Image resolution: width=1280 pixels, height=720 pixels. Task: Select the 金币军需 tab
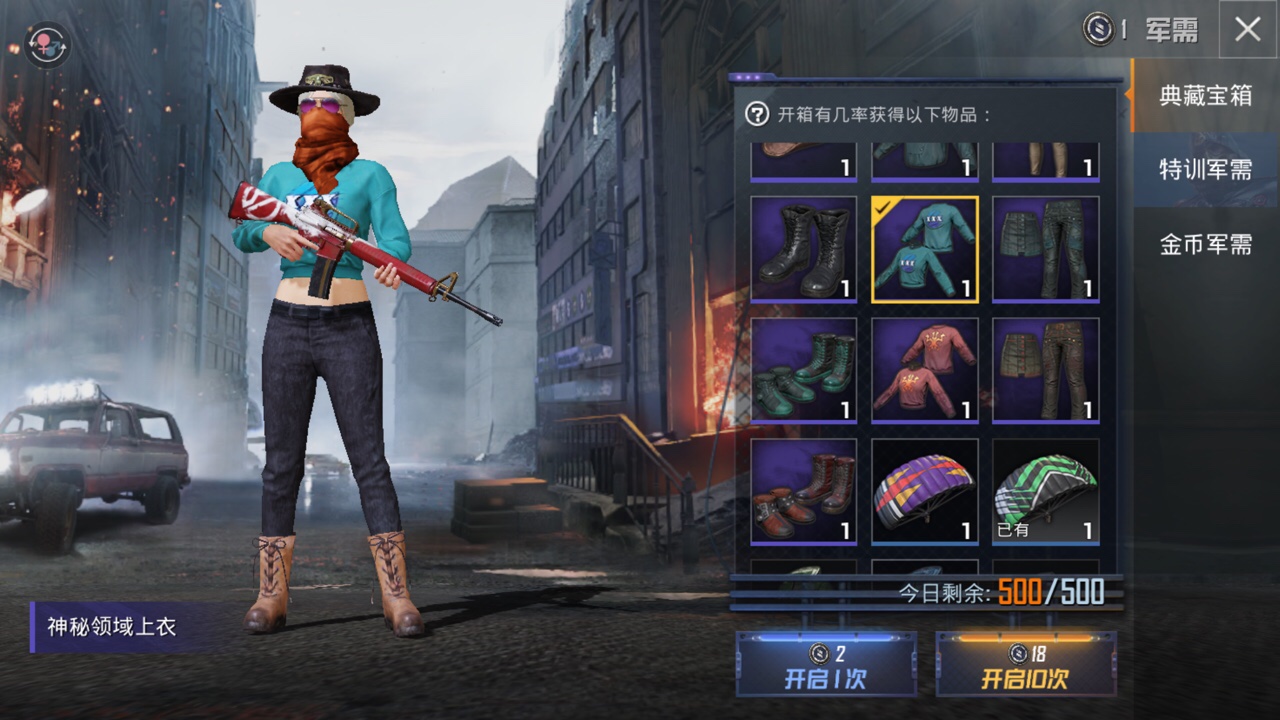(1205, 244)
